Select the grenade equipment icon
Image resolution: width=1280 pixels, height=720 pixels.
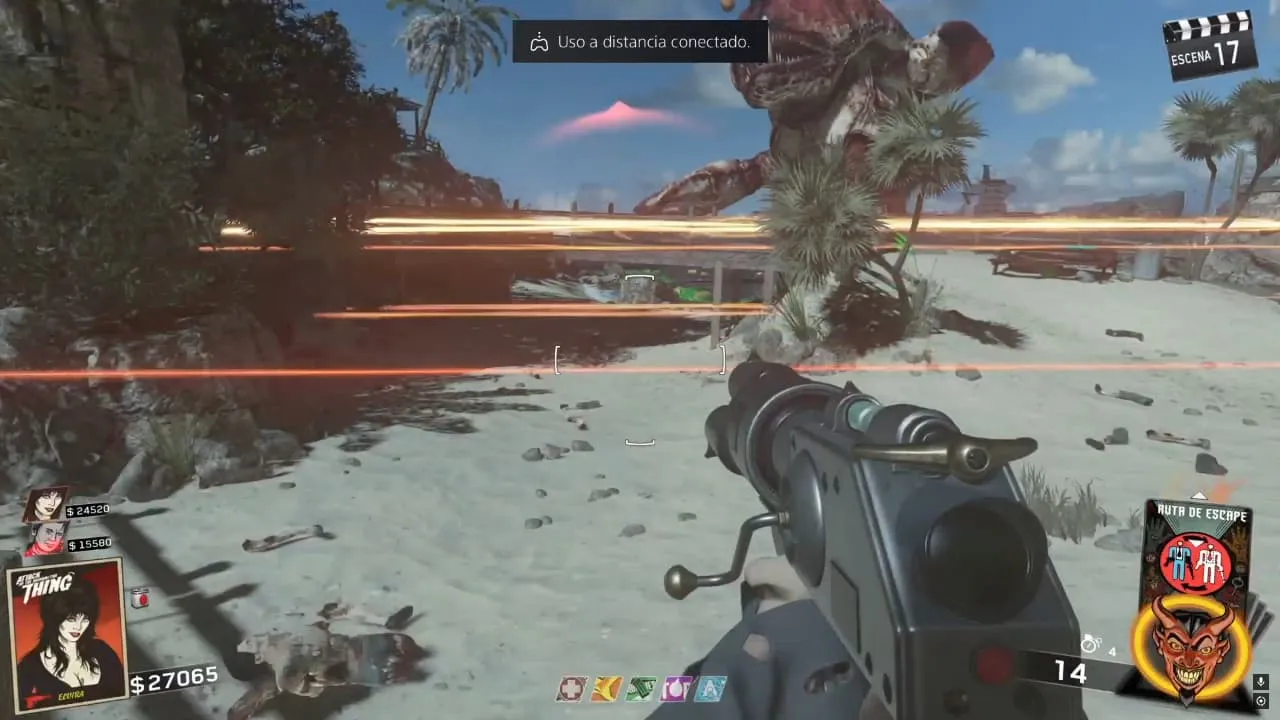click(1090, 646)
